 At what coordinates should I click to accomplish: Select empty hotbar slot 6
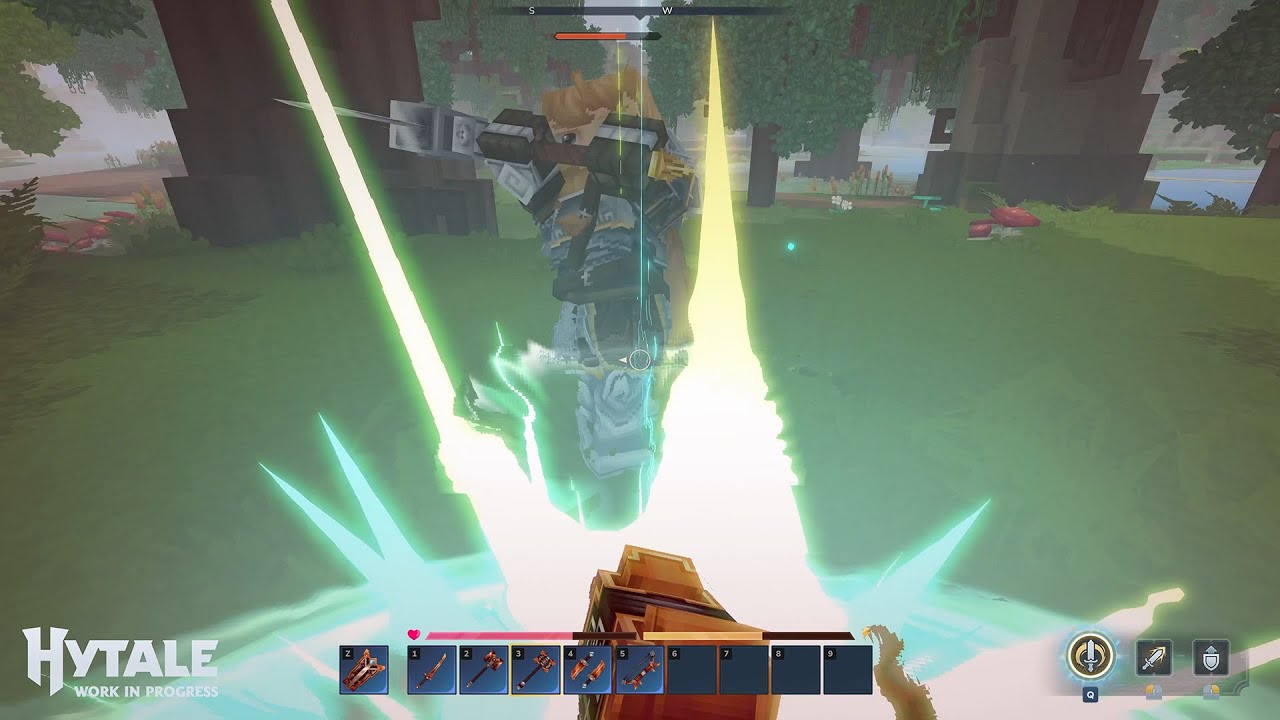pyautogui.click(x=690, y=668)
